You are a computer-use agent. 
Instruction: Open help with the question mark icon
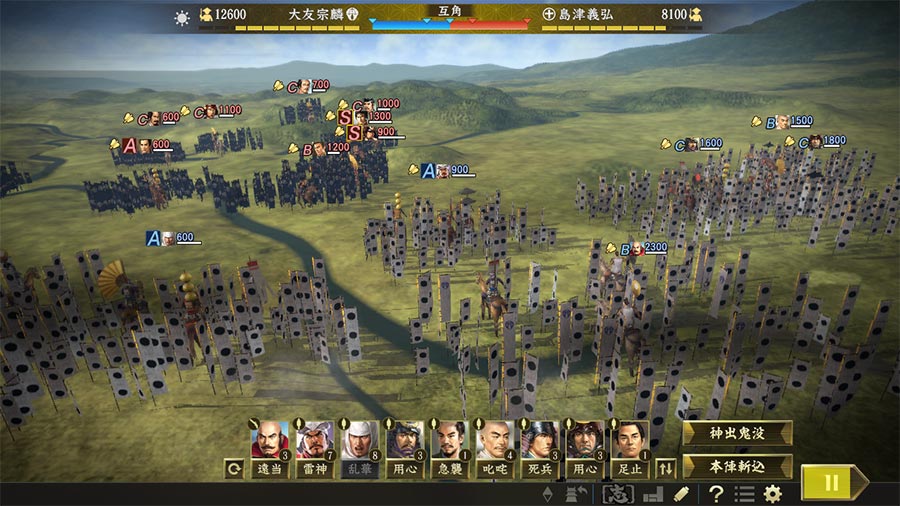coord(716,494)
